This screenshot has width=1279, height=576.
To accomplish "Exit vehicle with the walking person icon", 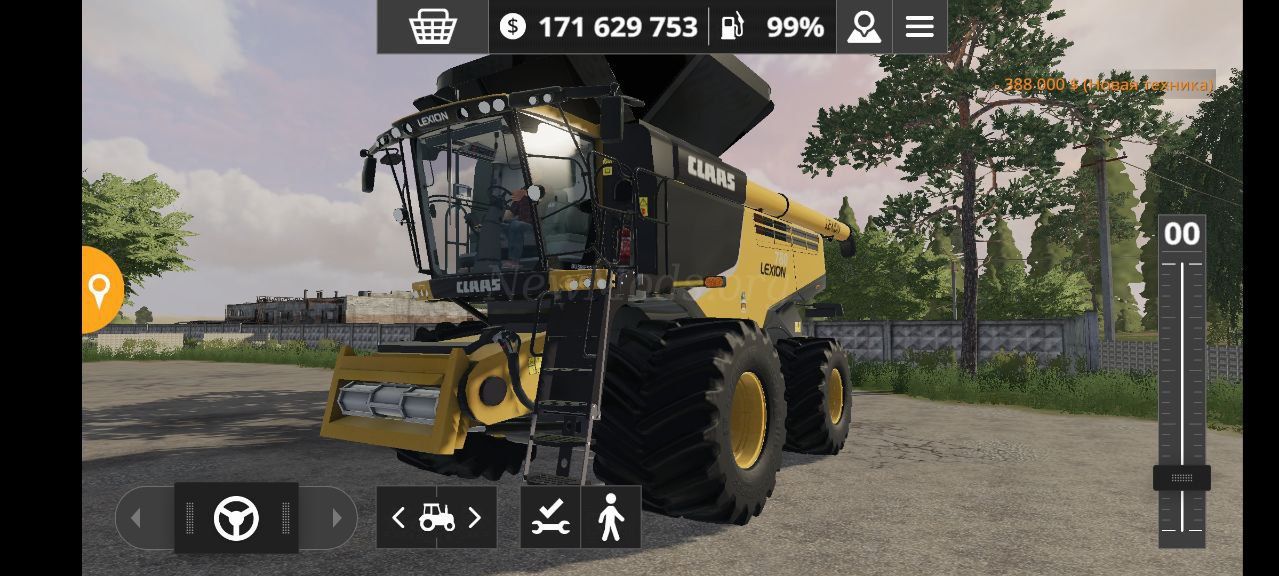I will (610, 518).
